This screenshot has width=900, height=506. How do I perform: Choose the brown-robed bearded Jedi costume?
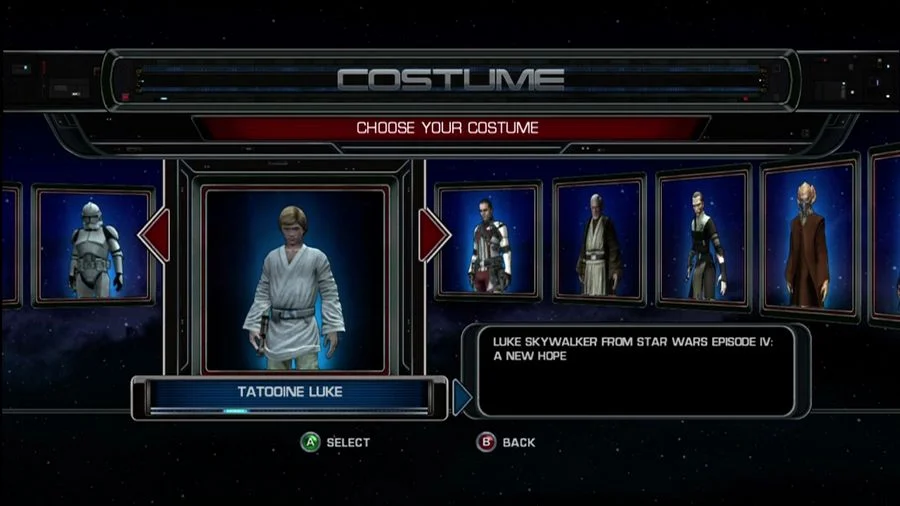pos(598,241)
